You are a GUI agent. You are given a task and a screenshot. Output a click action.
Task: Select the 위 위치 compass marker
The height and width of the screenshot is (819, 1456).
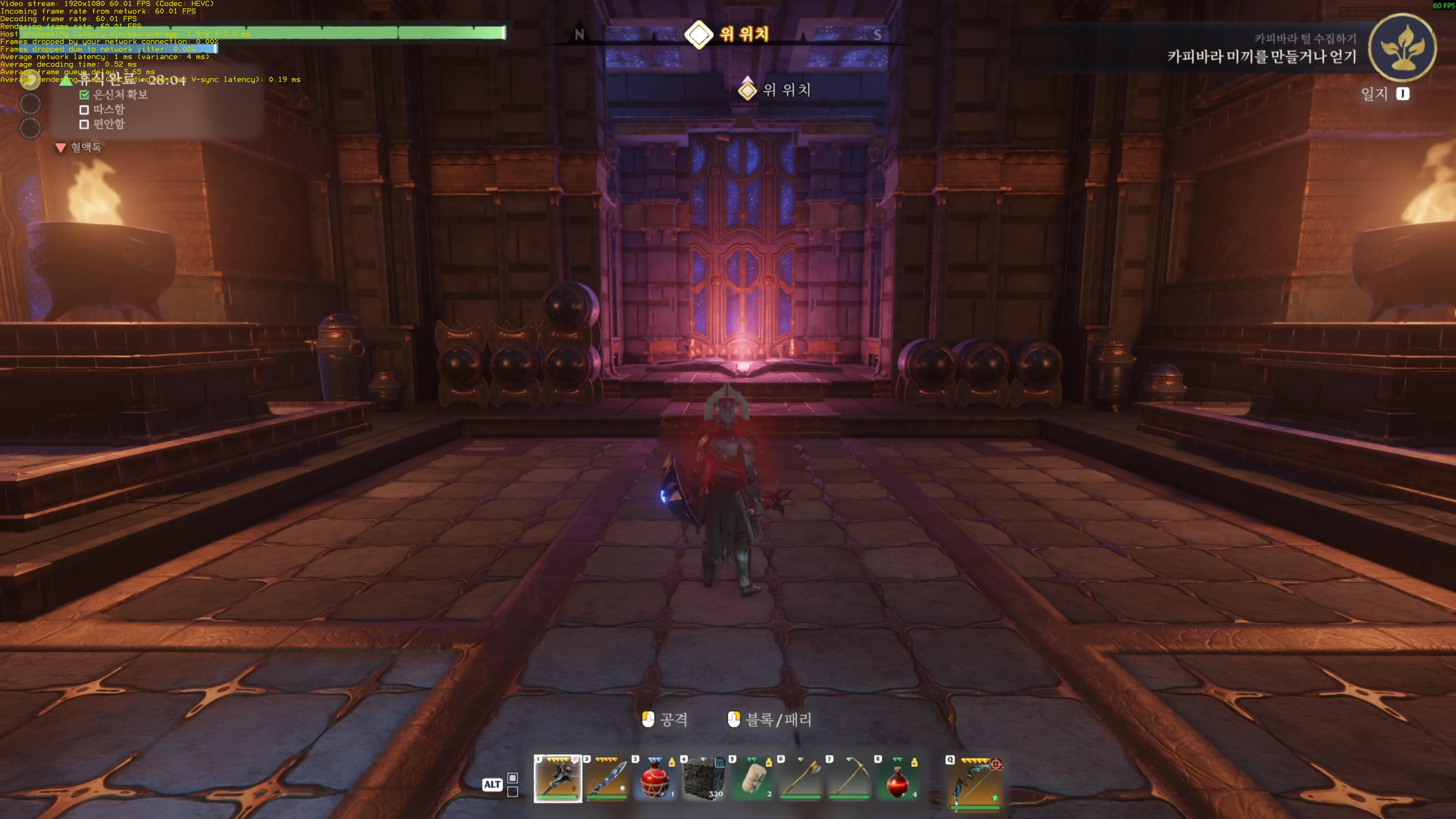pyautogui.click(x=698, y=35)
